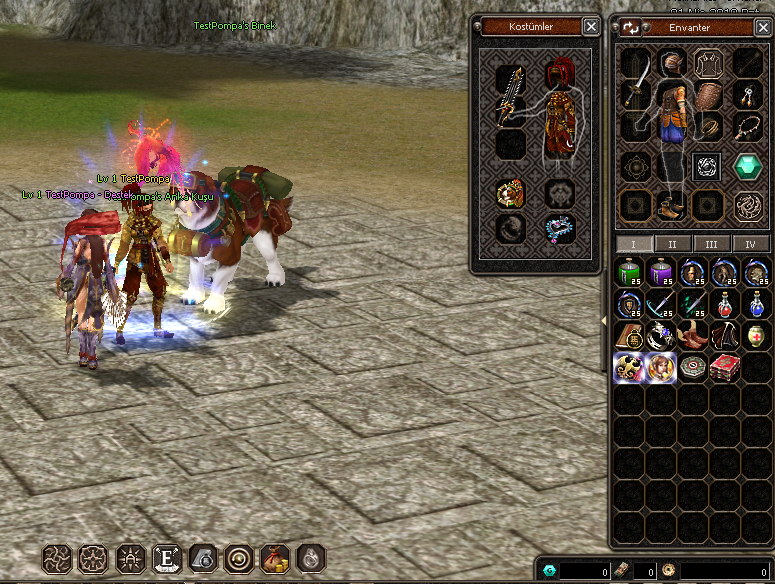
Task: Pick the purple potion stack in inventory
Action: (660, 272)
